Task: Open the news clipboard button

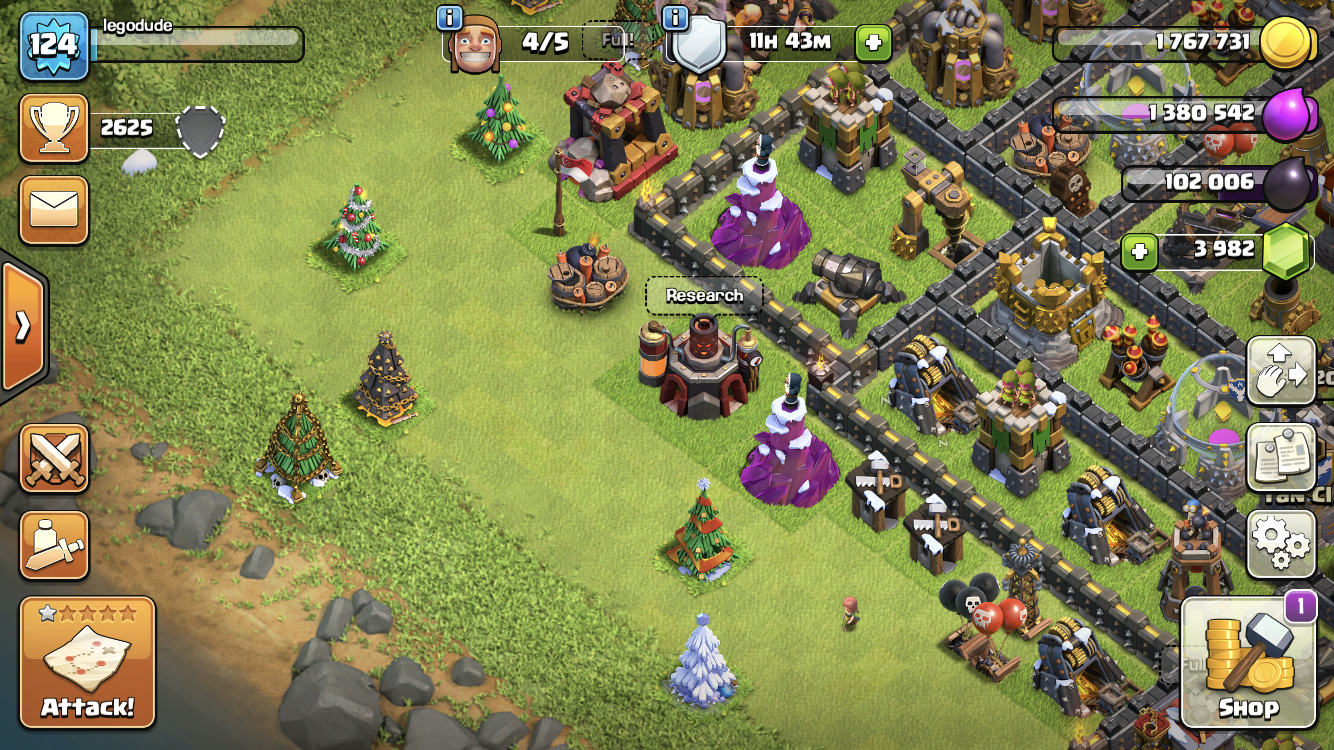Action: 1280,456
